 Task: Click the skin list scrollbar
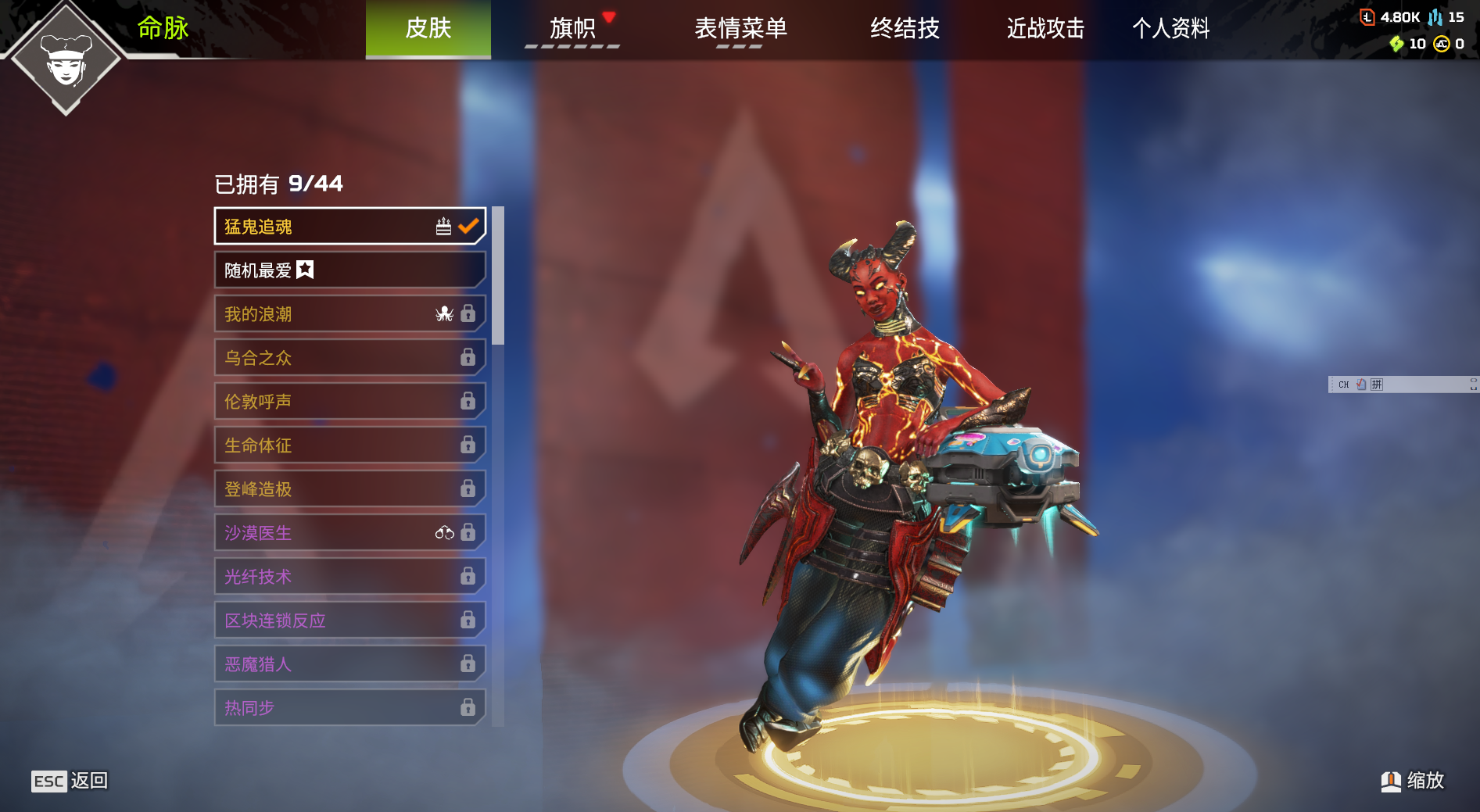pos(498,276)
